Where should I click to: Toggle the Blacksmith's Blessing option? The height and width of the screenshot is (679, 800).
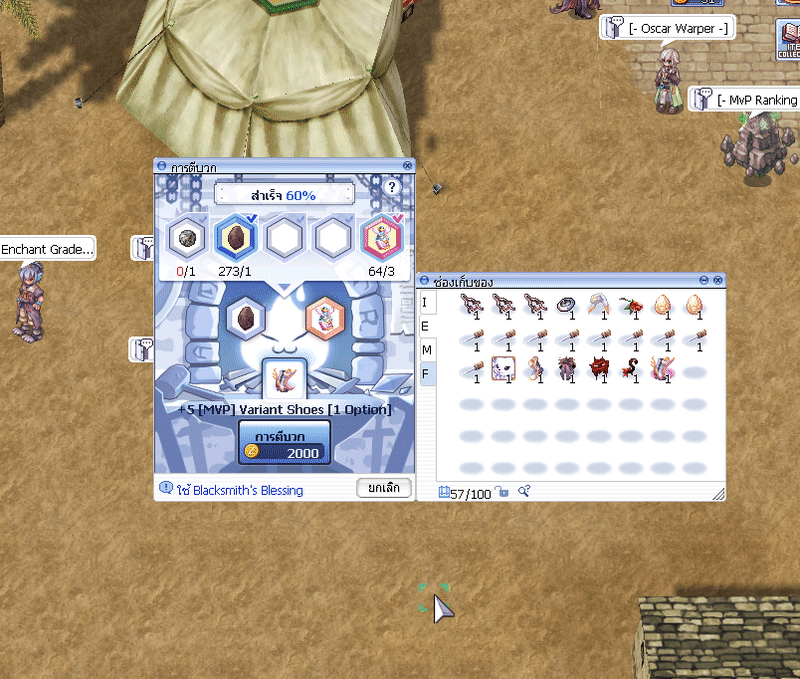click(166, 489)
